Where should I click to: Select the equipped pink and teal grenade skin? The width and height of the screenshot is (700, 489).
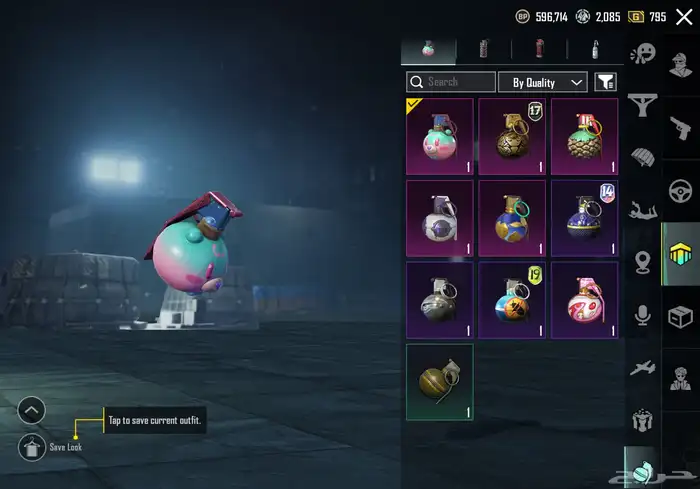pos(440,136)
